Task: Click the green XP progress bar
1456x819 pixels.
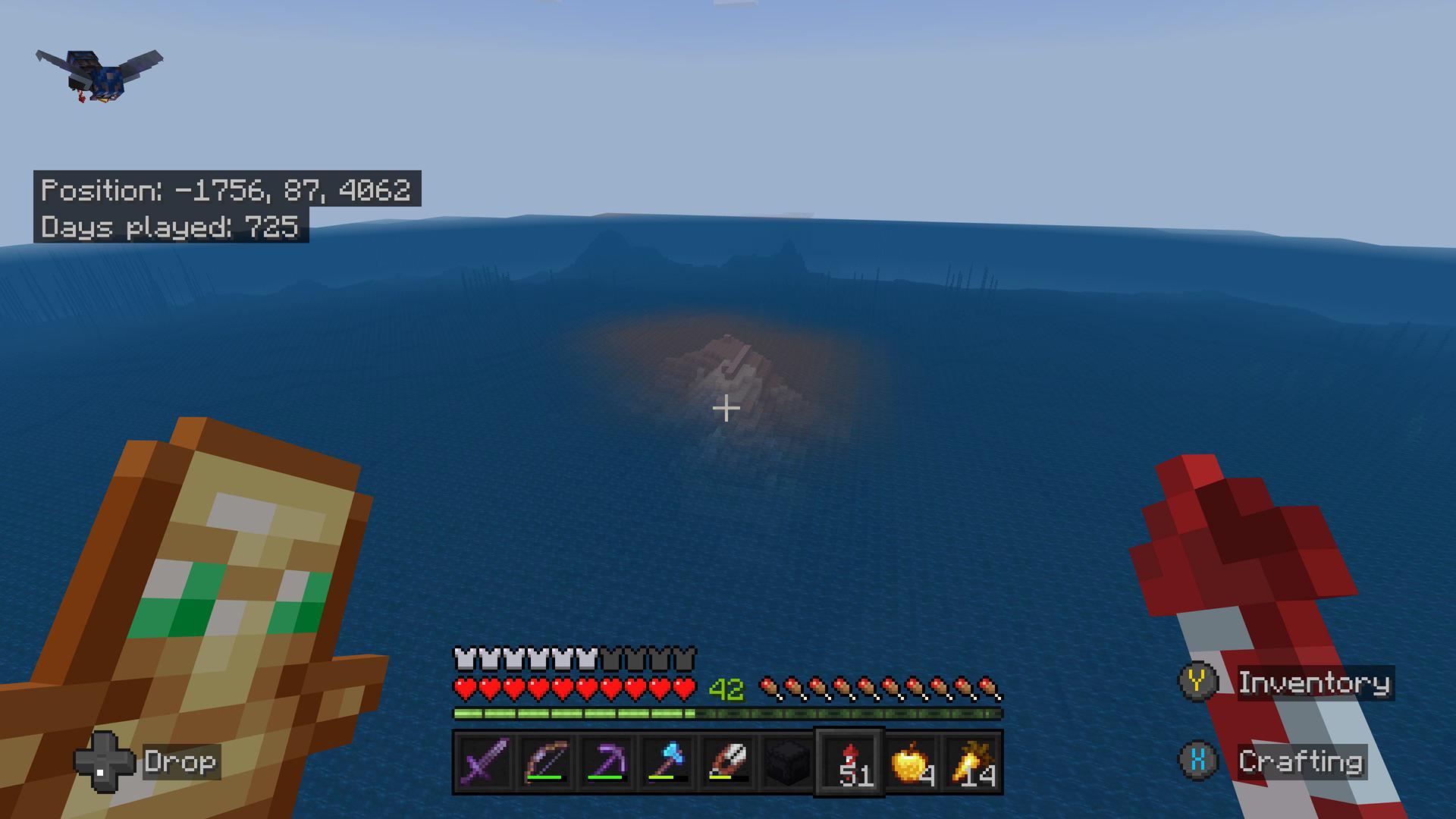Action: point(576,714)
